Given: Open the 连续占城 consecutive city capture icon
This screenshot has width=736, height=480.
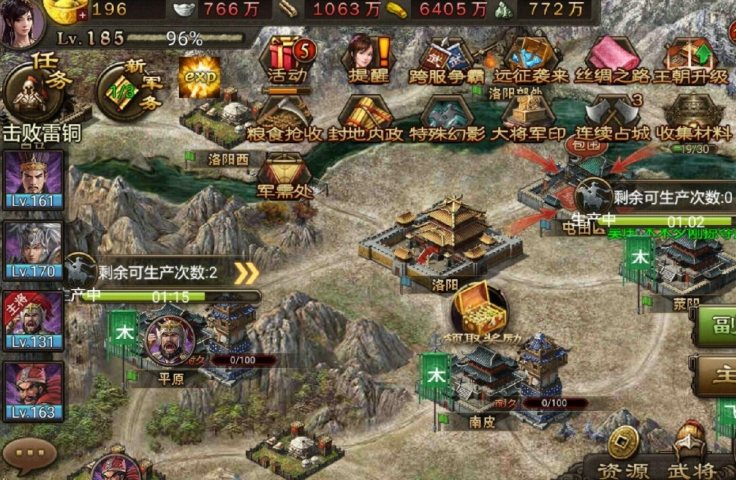Looking at the screenshot, I should click(611, 118).
